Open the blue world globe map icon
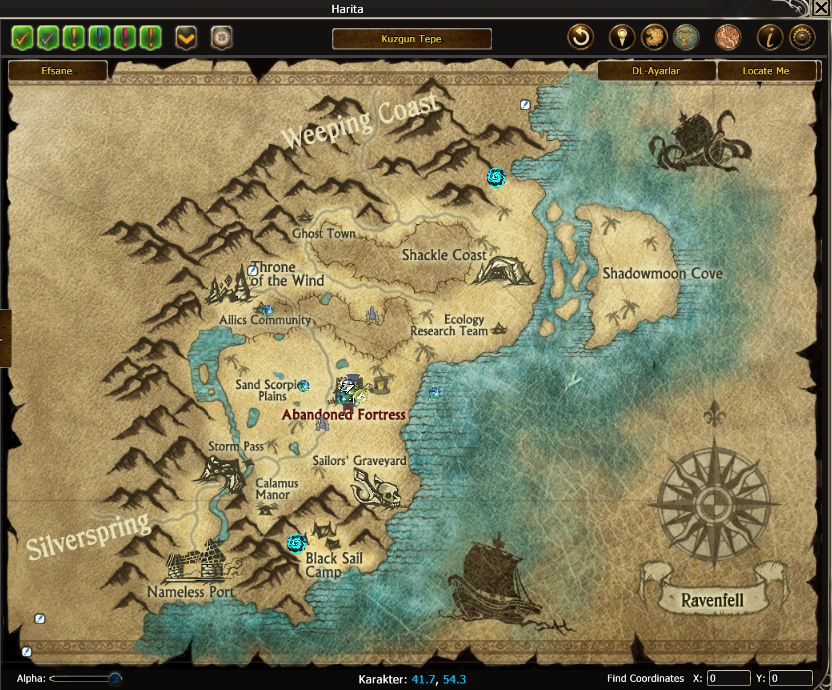This screenshot has width=832, height=690. (x=685, y=38)
